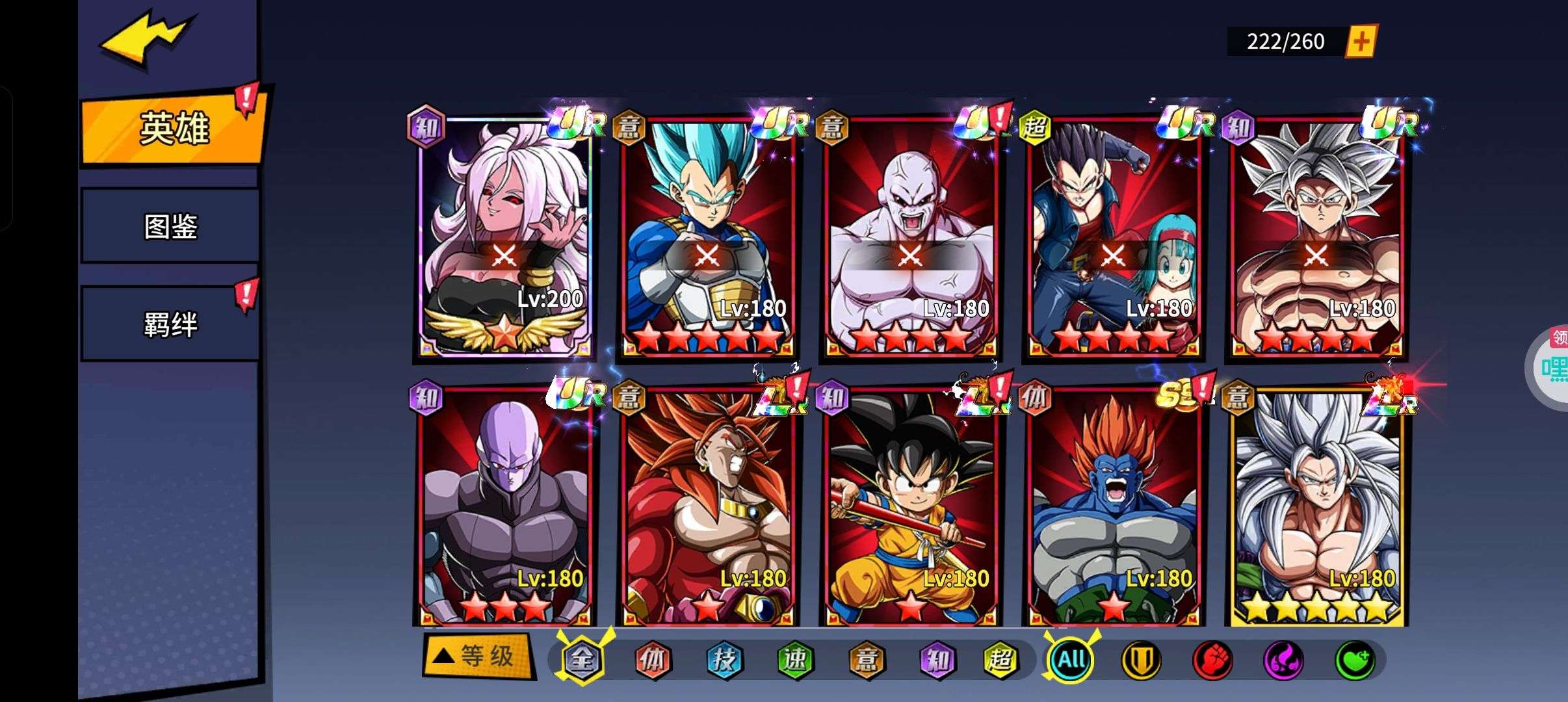The height and width of the screenshot is (702, 1568).
Task: Open the 羁绊 bonds tab
Action: [170, 324]
